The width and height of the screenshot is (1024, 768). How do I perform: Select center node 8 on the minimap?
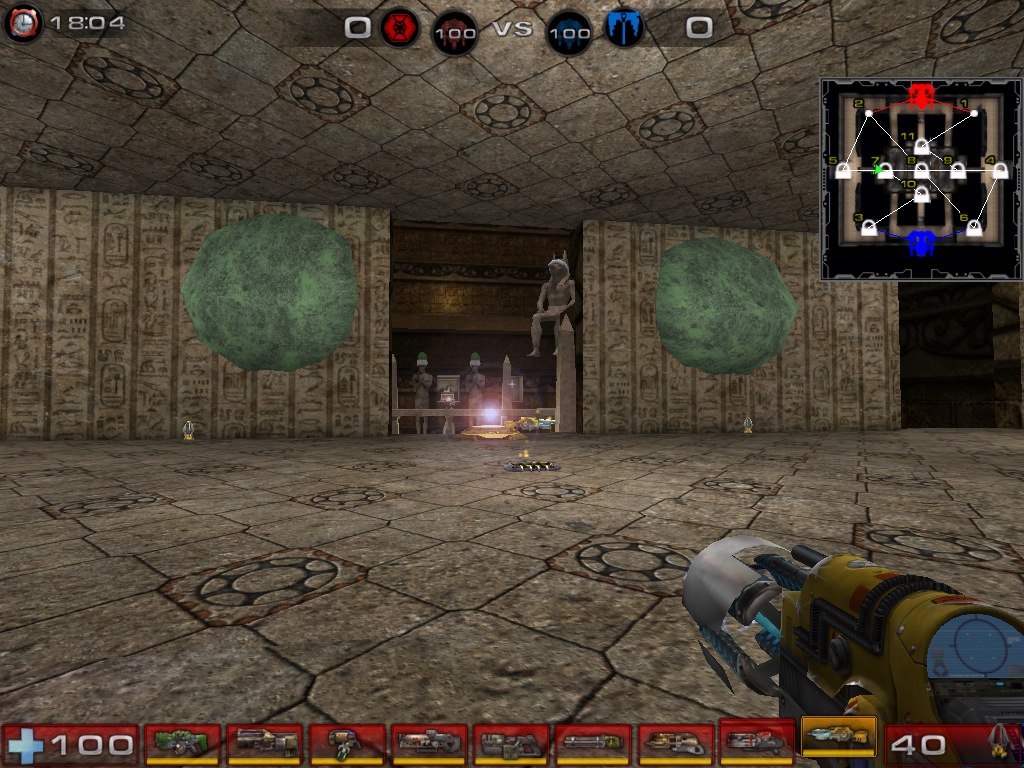921,171
